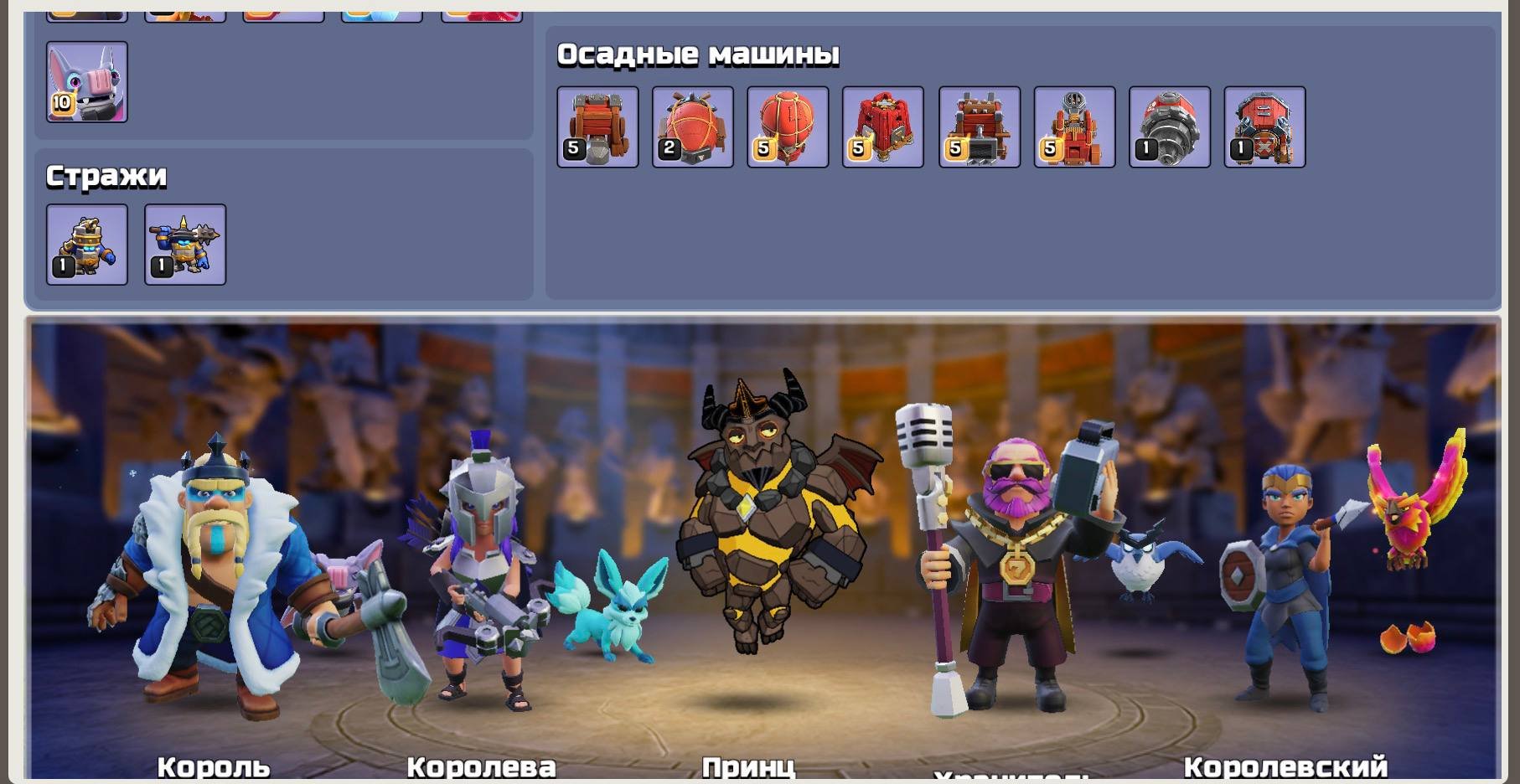
Task: Select the second guard in the Стражи section
Action: (184, 244)
